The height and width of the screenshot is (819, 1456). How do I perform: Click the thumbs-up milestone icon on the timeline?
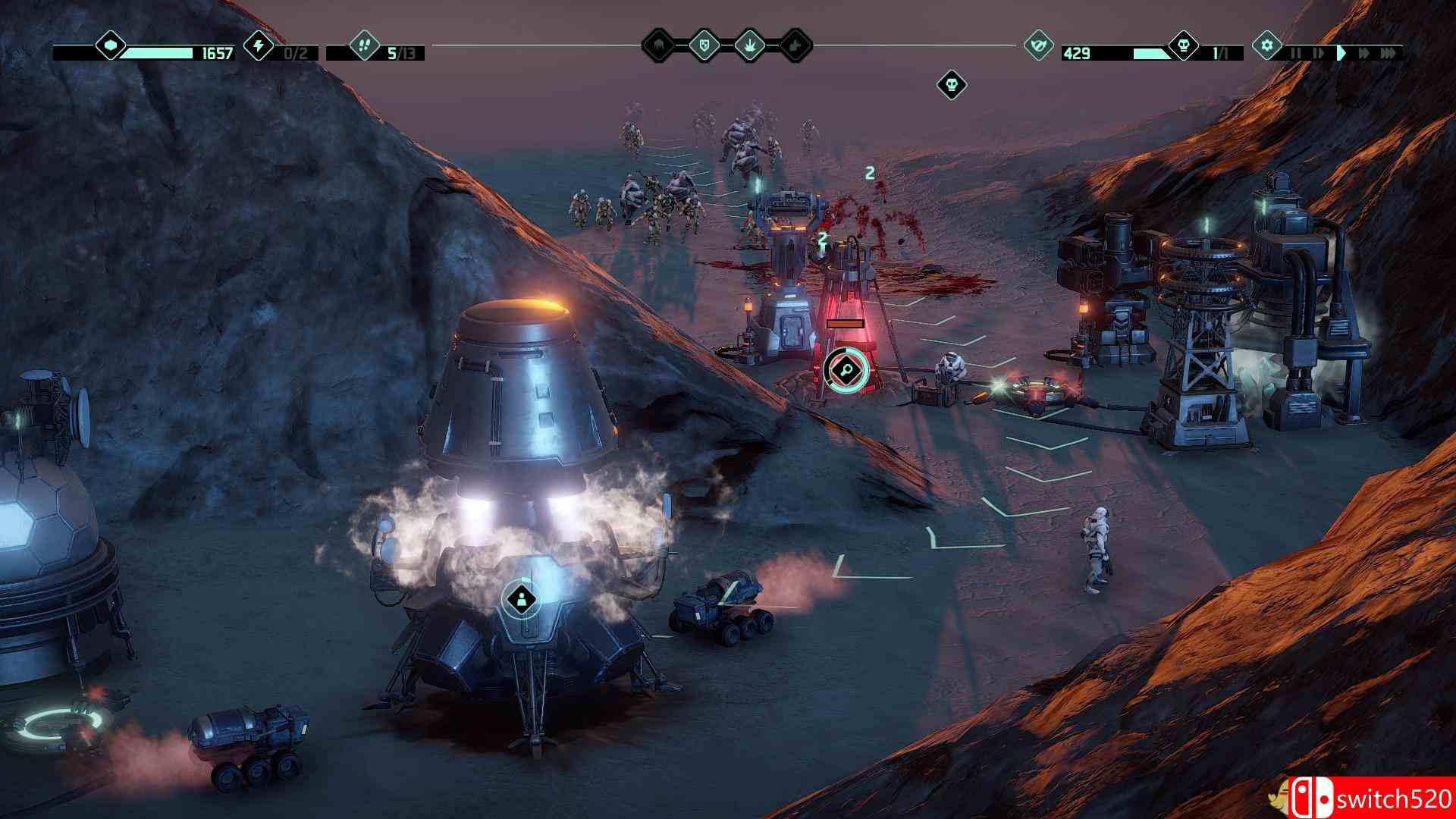pos(796,47)
